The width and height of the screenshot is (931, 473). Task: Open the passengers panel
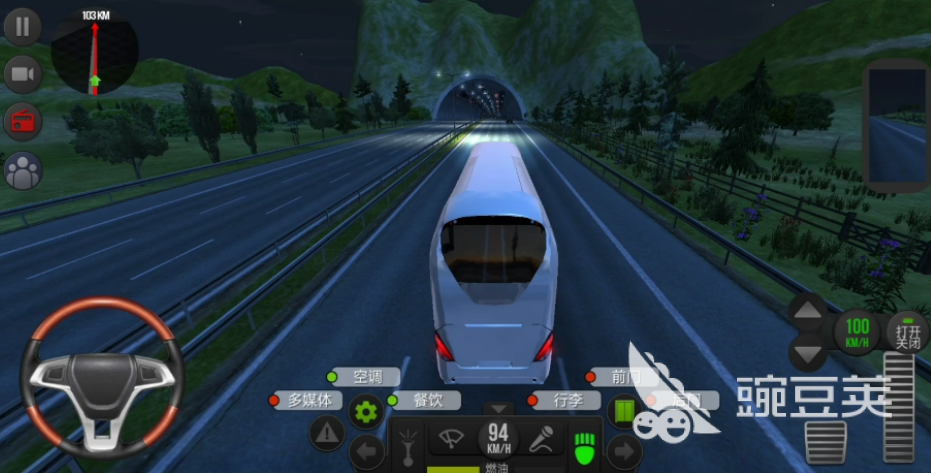pos(22,171)
